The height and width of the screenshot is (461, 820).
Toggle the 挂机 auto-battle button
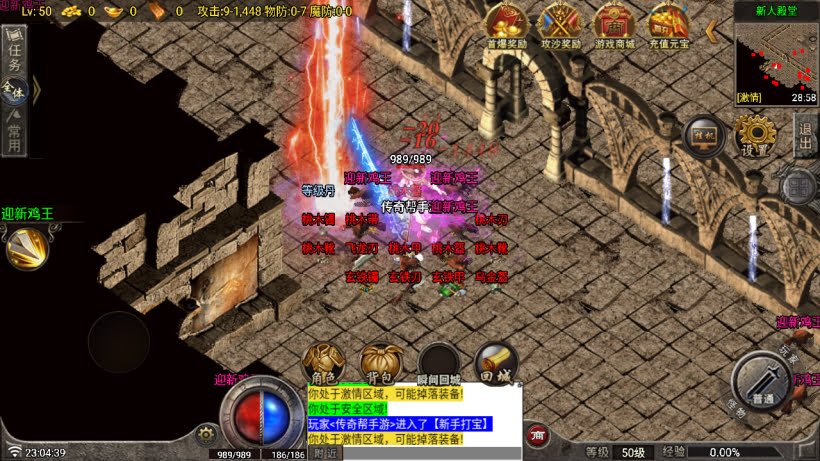click(704, 137)
